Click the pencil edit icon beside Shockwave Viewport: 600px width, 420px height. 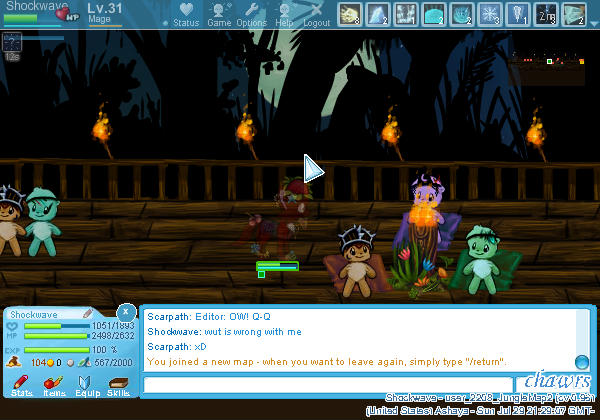click(86, 314)
